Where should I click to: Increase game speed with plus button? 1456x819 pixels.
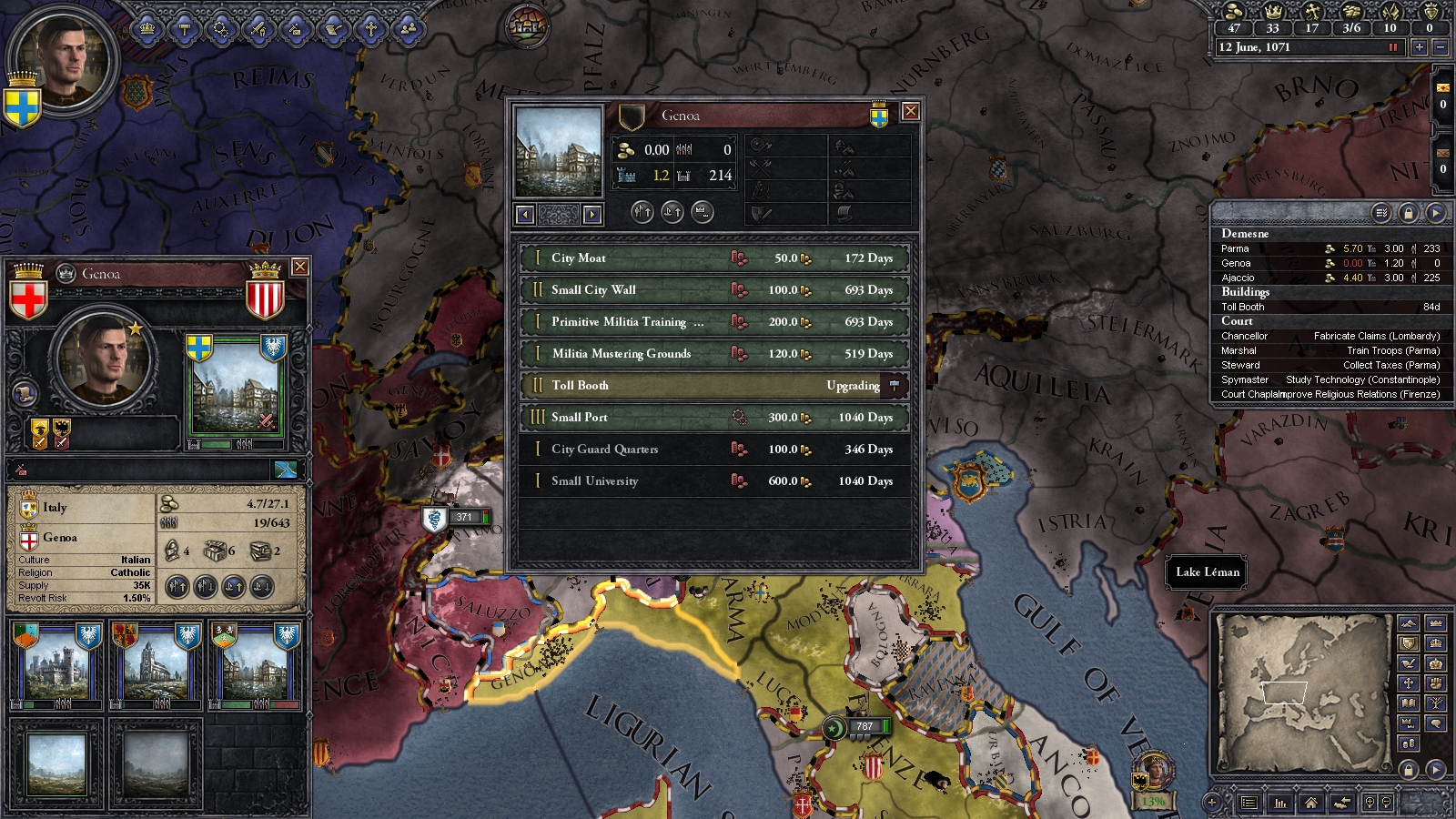1420,47
